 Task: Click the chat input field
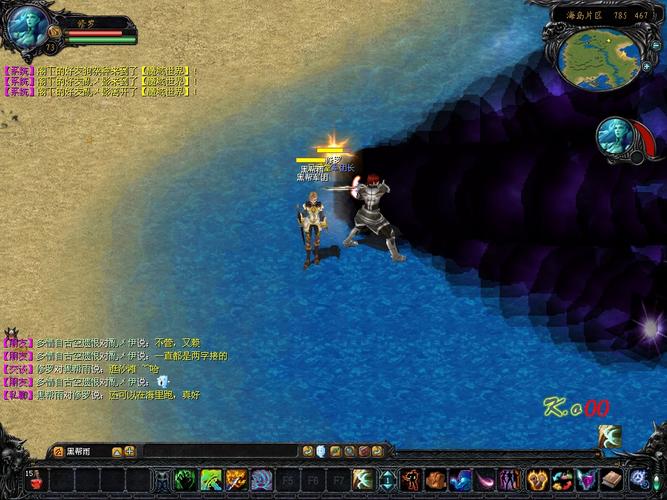(x=210, y=452)
